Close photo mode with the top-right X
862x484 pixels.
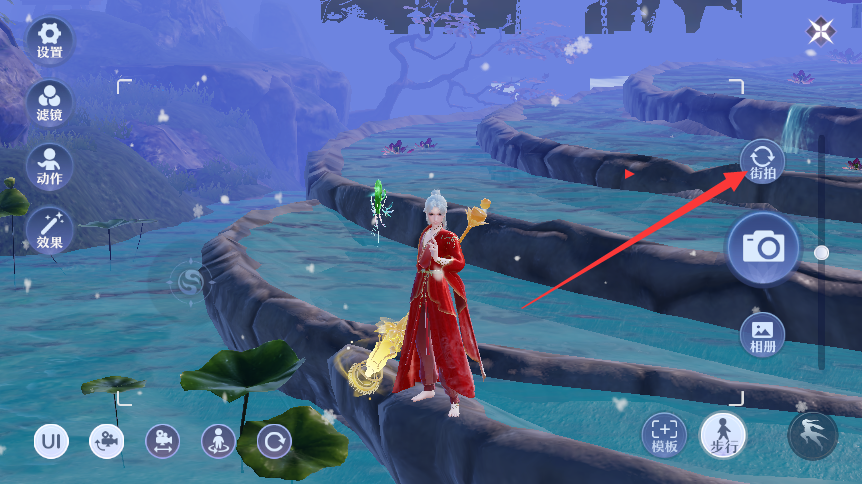(821, 32)
